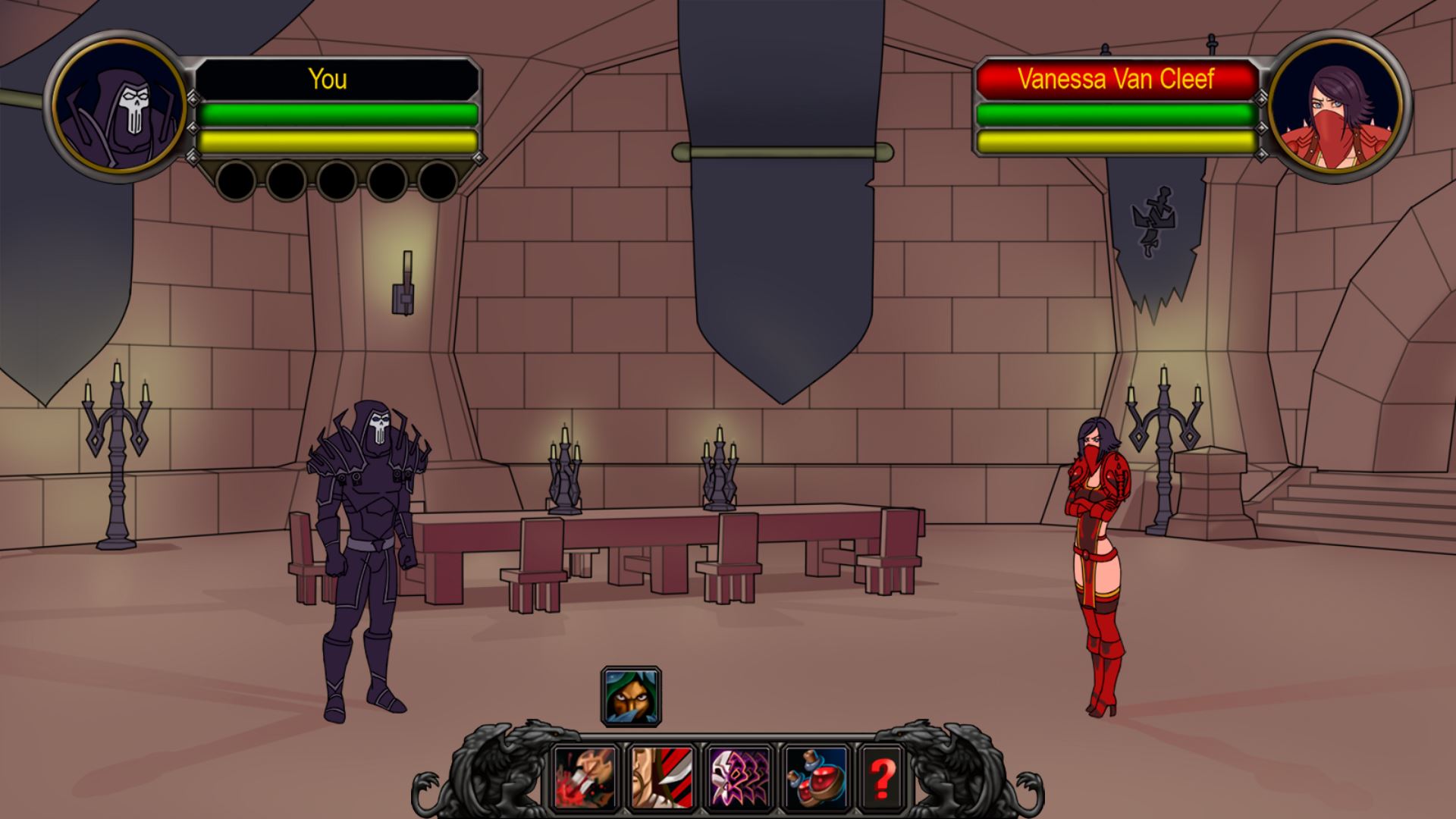1456x819 pixels.
Task: Activate the bloody blade strike ability
Action: (x=585, y=777)
